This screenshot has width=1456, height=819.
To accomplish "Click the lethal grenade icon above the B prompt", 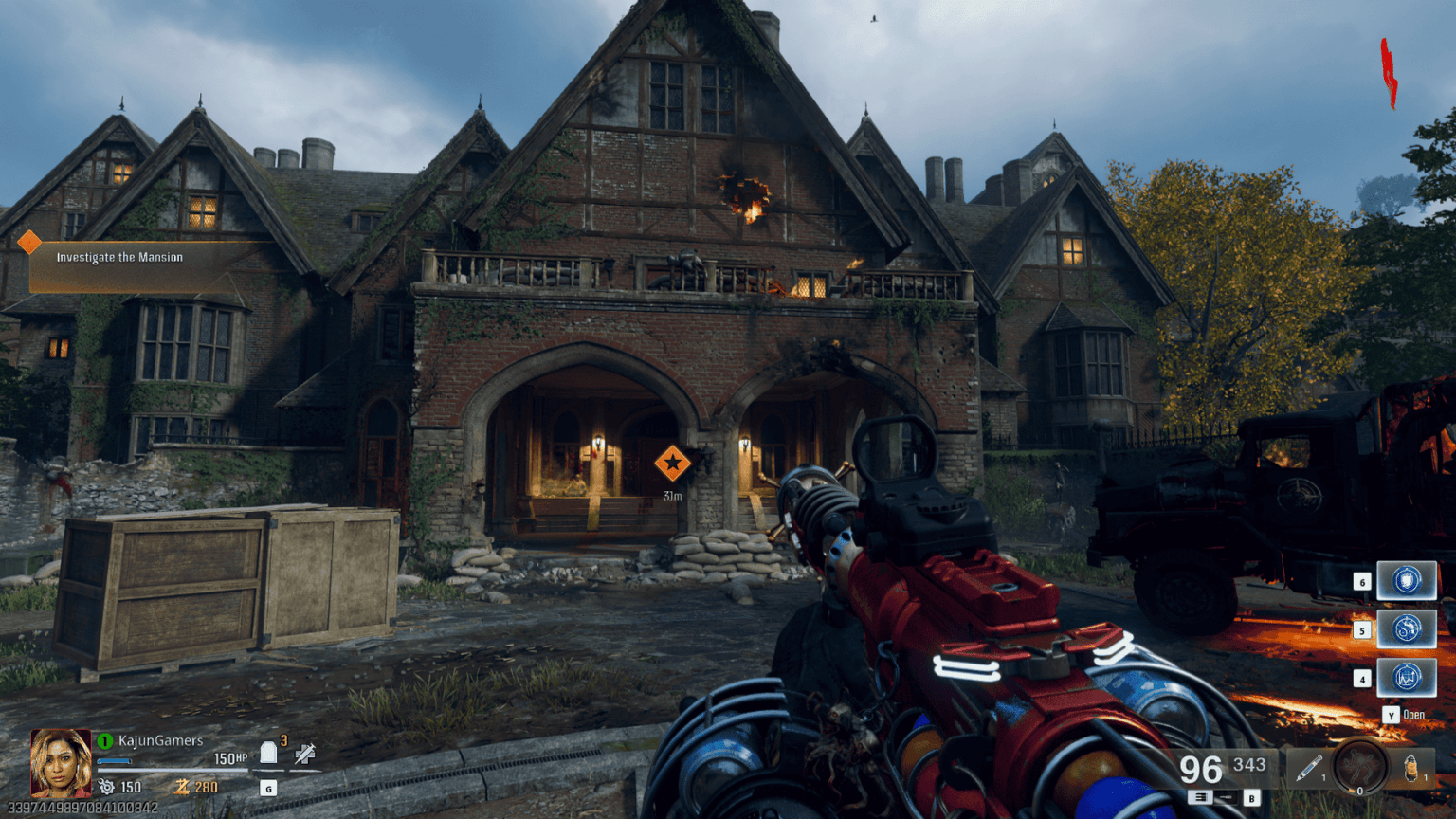I will coord(1410,766).
